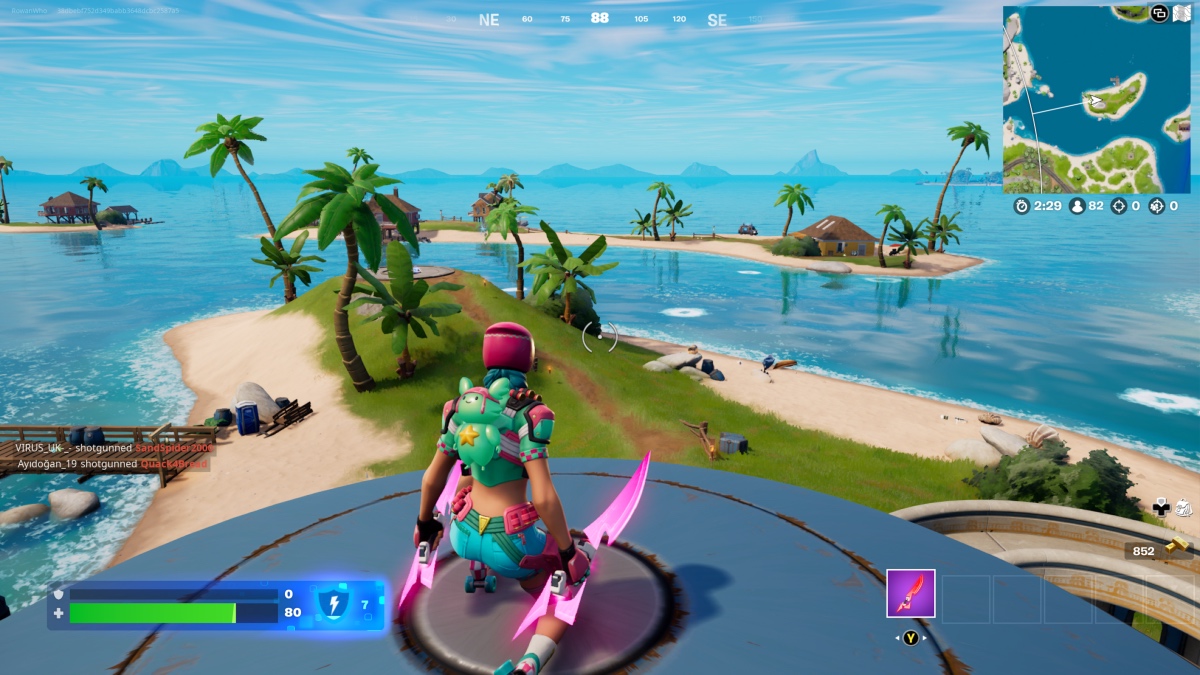The image size is (1200, 675).
Task: Click the players remaining icon
Action: tap(1078, 206)
